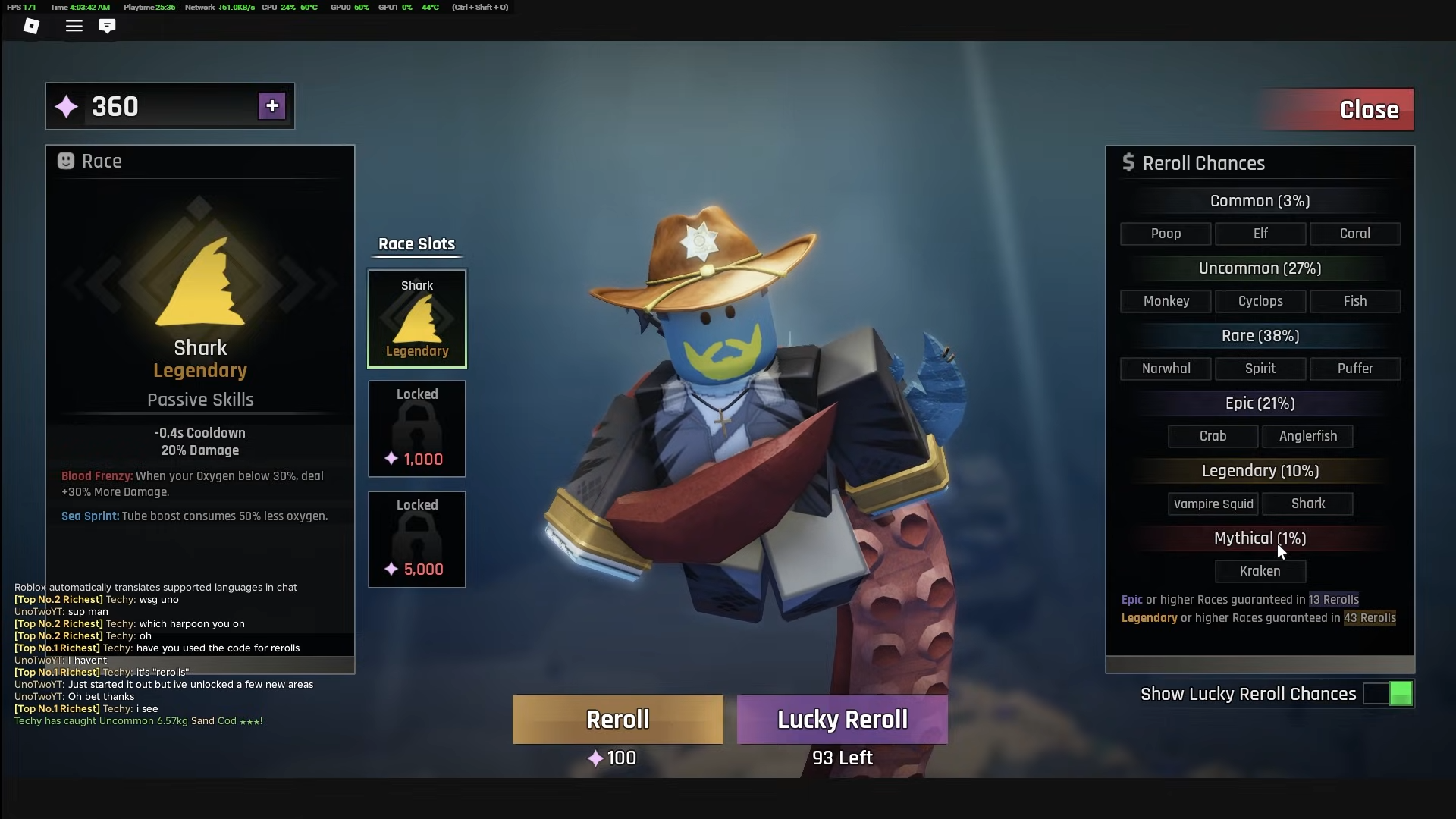Select the Shark Legendary race slot

pos(417,318)
